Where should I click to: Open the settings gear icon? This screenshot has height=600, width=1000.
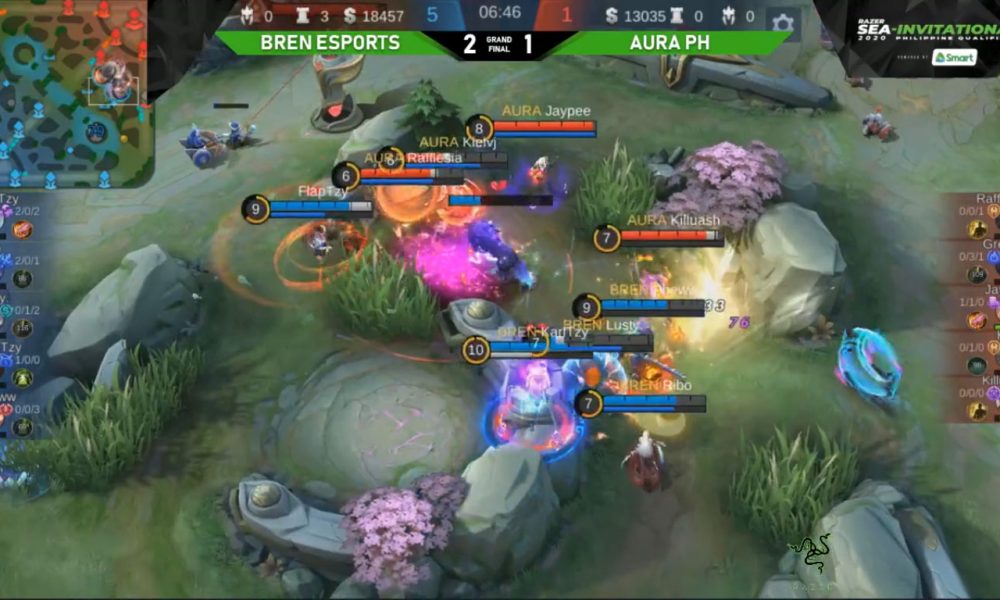tap(782, 22)
